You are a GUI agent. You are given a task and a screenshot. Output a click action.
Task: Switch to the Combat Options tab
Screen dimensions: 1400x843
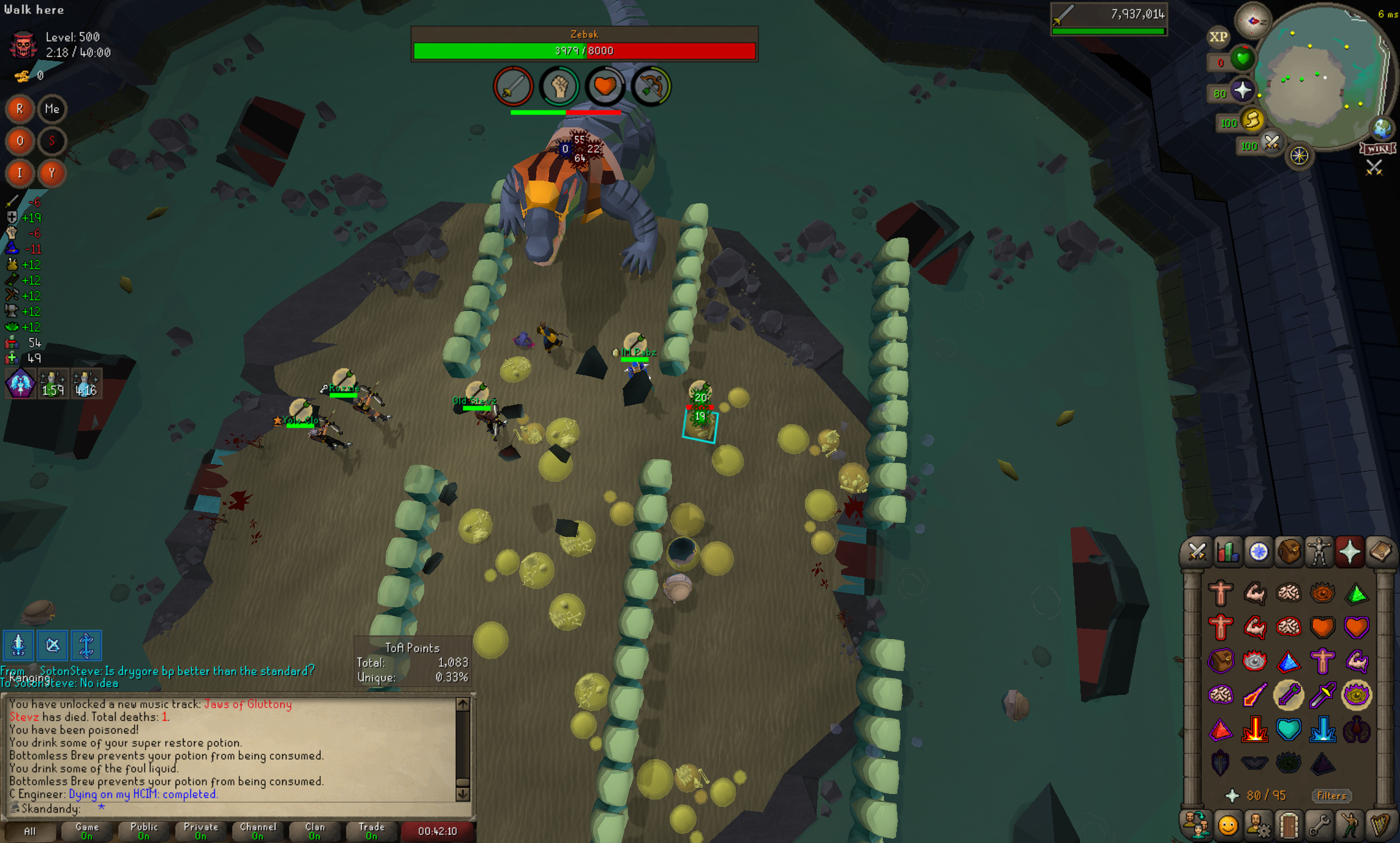pos(1197,552)
